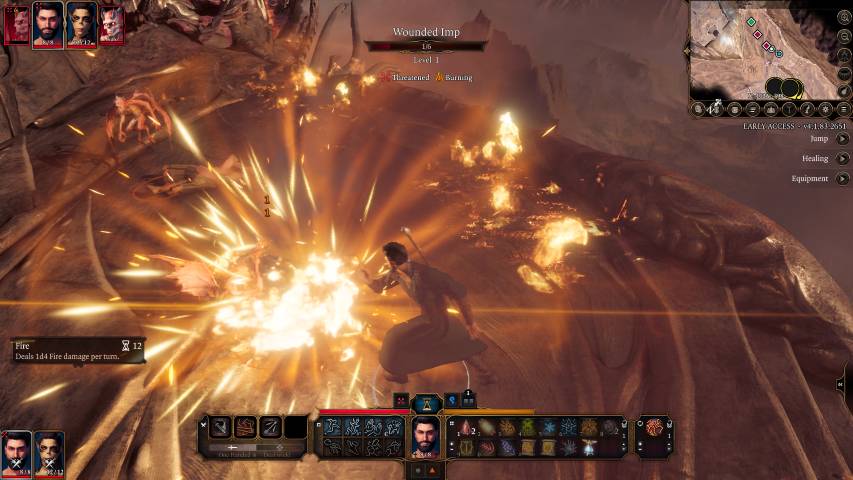The width and height of the screenshot is (853, 480).
Task: Expand the Equipment tutorial entry
Action: (842, 178)
